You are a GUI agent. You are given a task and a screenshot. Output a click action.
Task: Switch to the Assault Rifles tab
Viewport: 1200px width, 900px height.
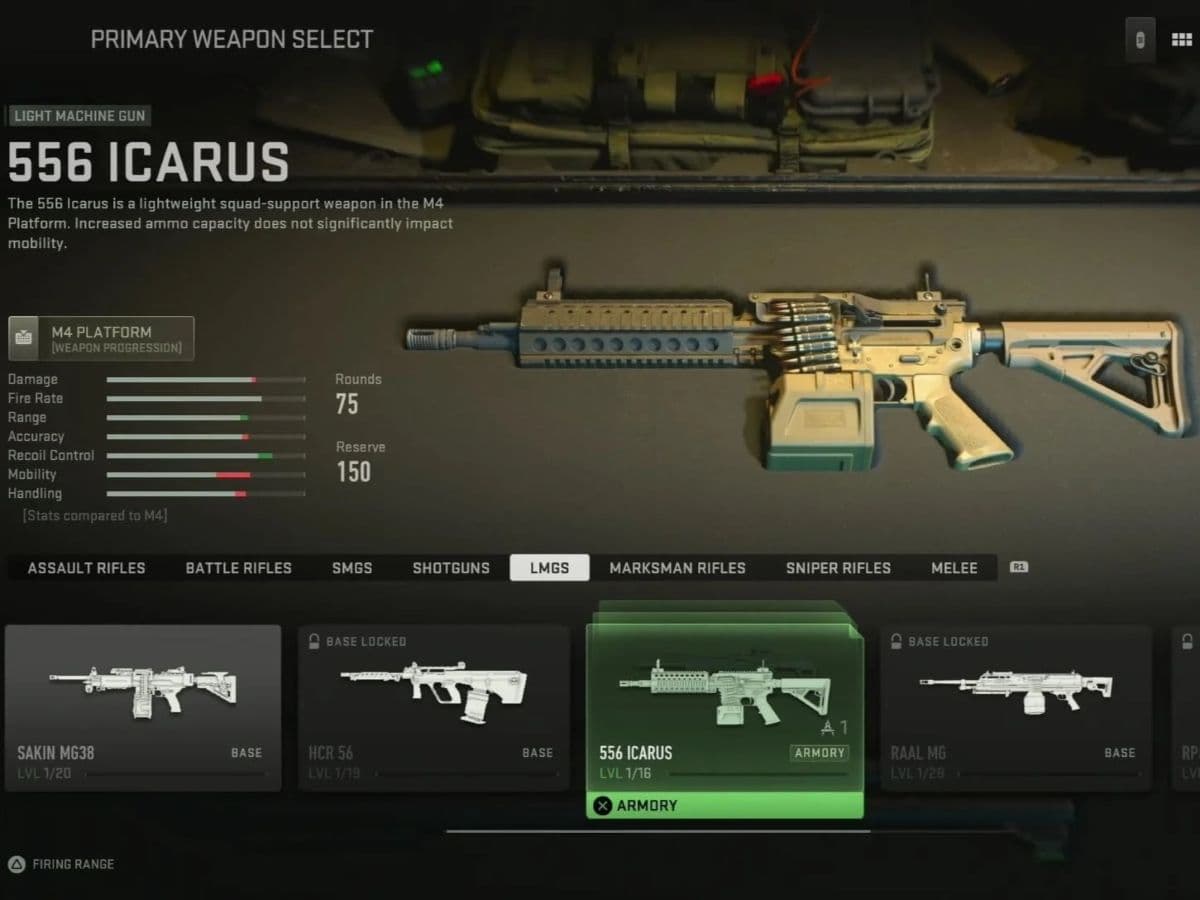coord(86,568)
